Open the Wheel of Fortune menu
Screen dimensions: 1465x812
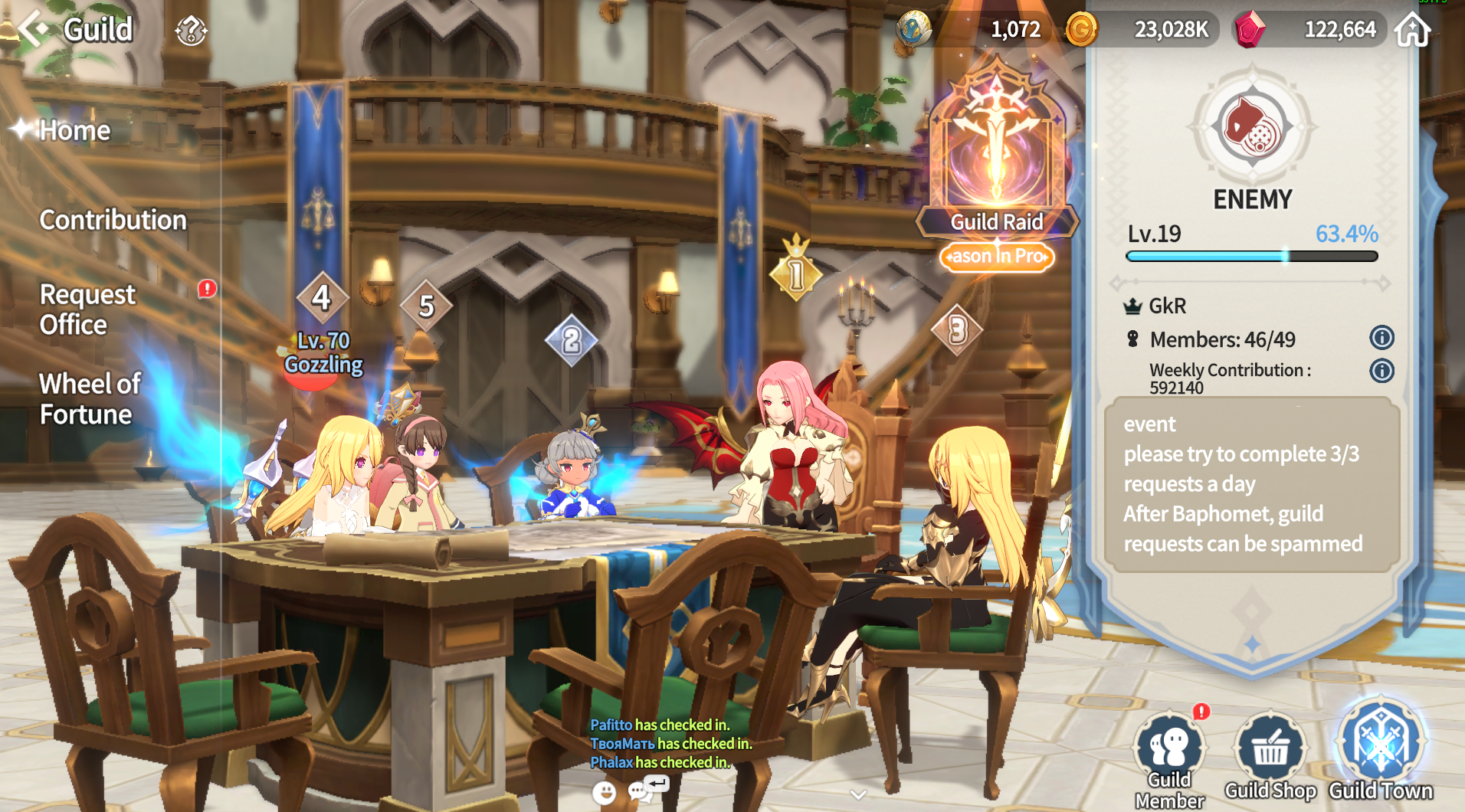click(x=90, y=398)
